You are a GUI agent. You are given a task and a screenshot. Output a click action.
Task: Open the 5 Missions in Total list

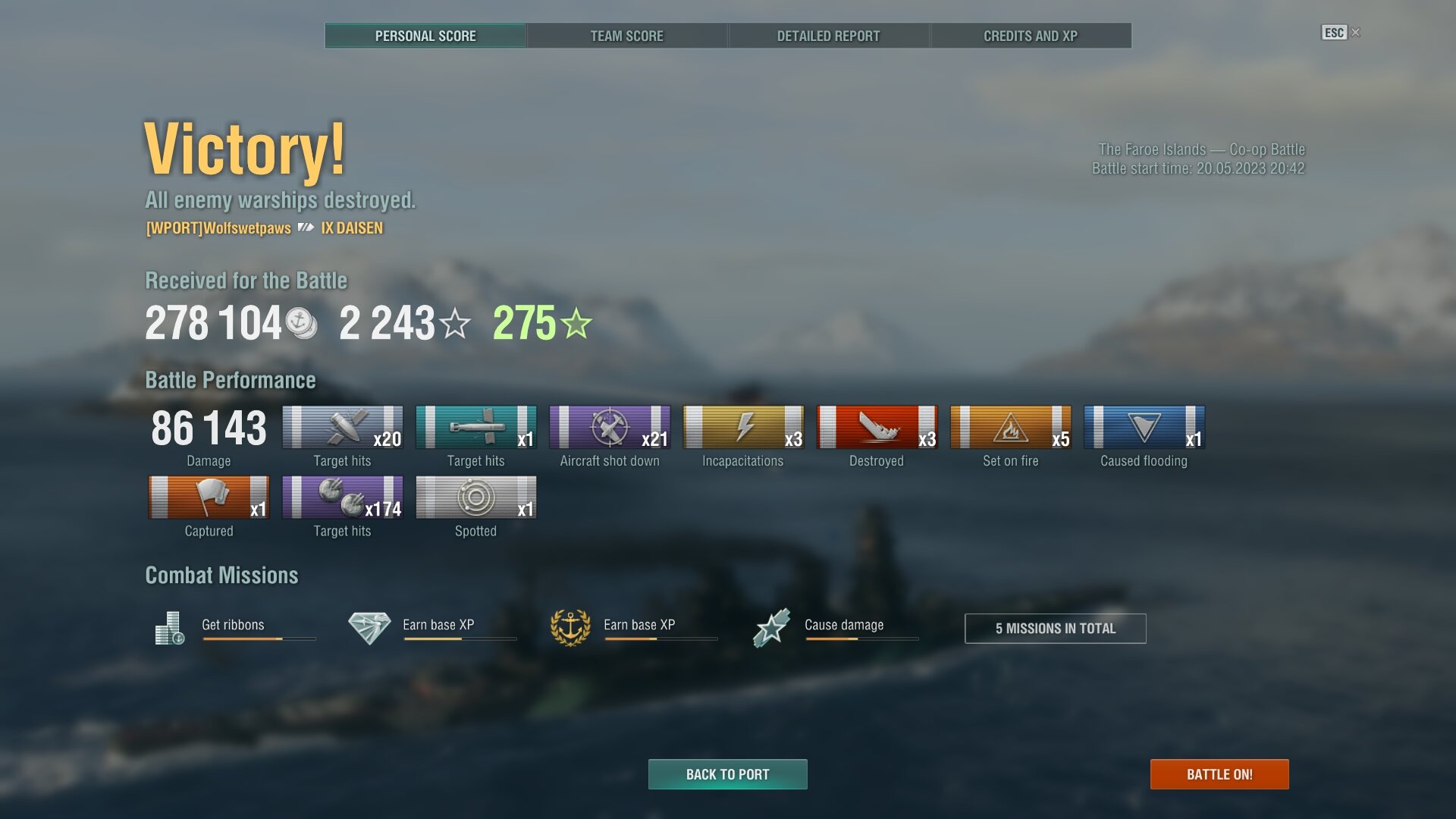[1055, 628]
